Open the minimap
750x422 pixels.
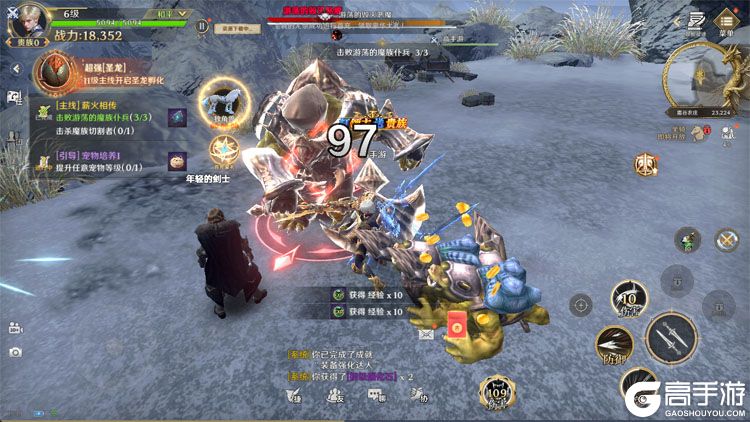pyautogui.click(x=708, y=80)
